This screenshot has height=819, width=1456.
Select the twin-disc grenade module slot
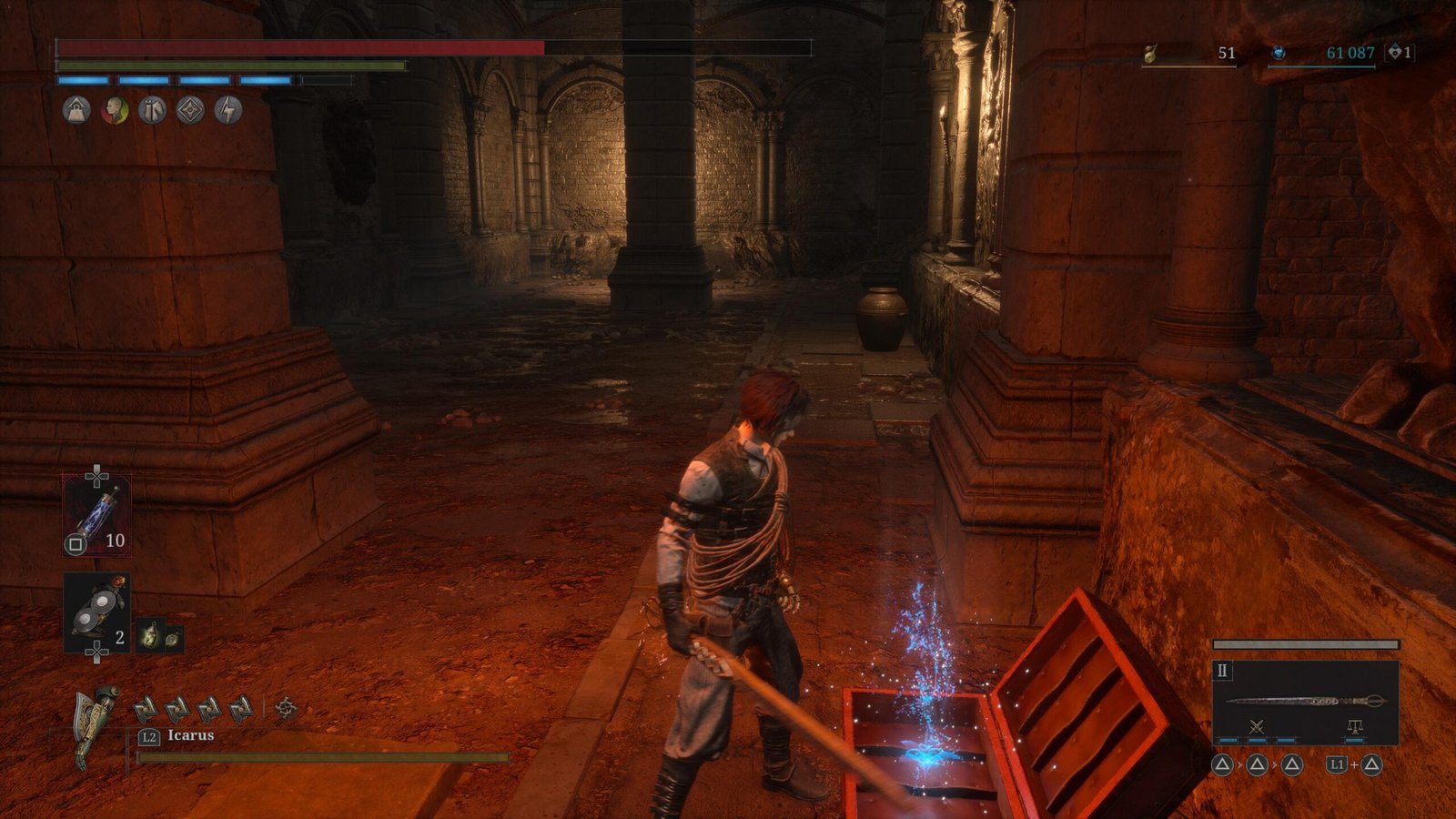(96, 612)
